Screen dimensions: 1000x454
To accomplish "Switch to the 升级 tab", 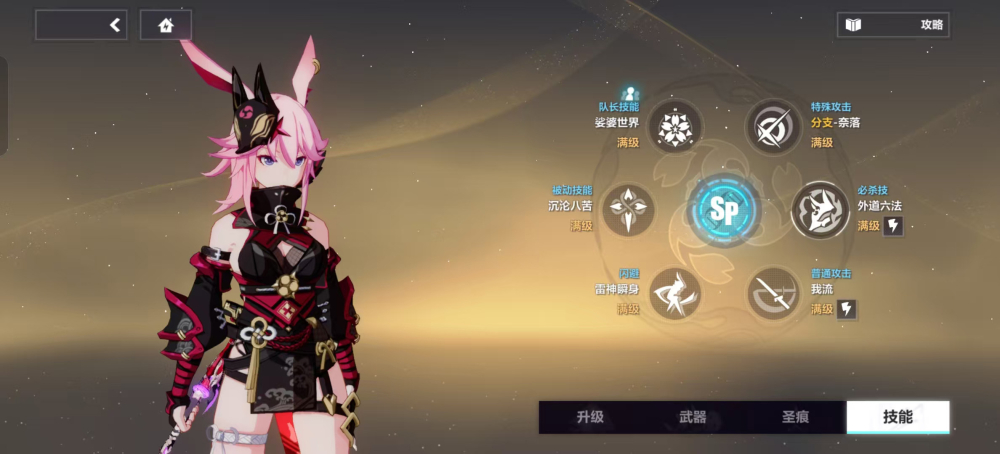I will (x=590, y=417).
